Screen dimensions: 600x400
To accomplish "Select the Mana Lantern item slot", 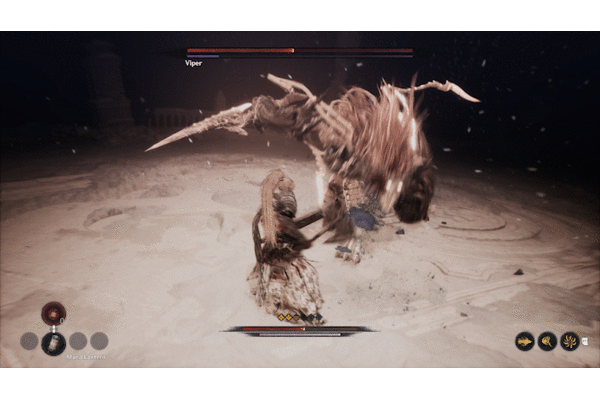I will click(x=54, y=342).
